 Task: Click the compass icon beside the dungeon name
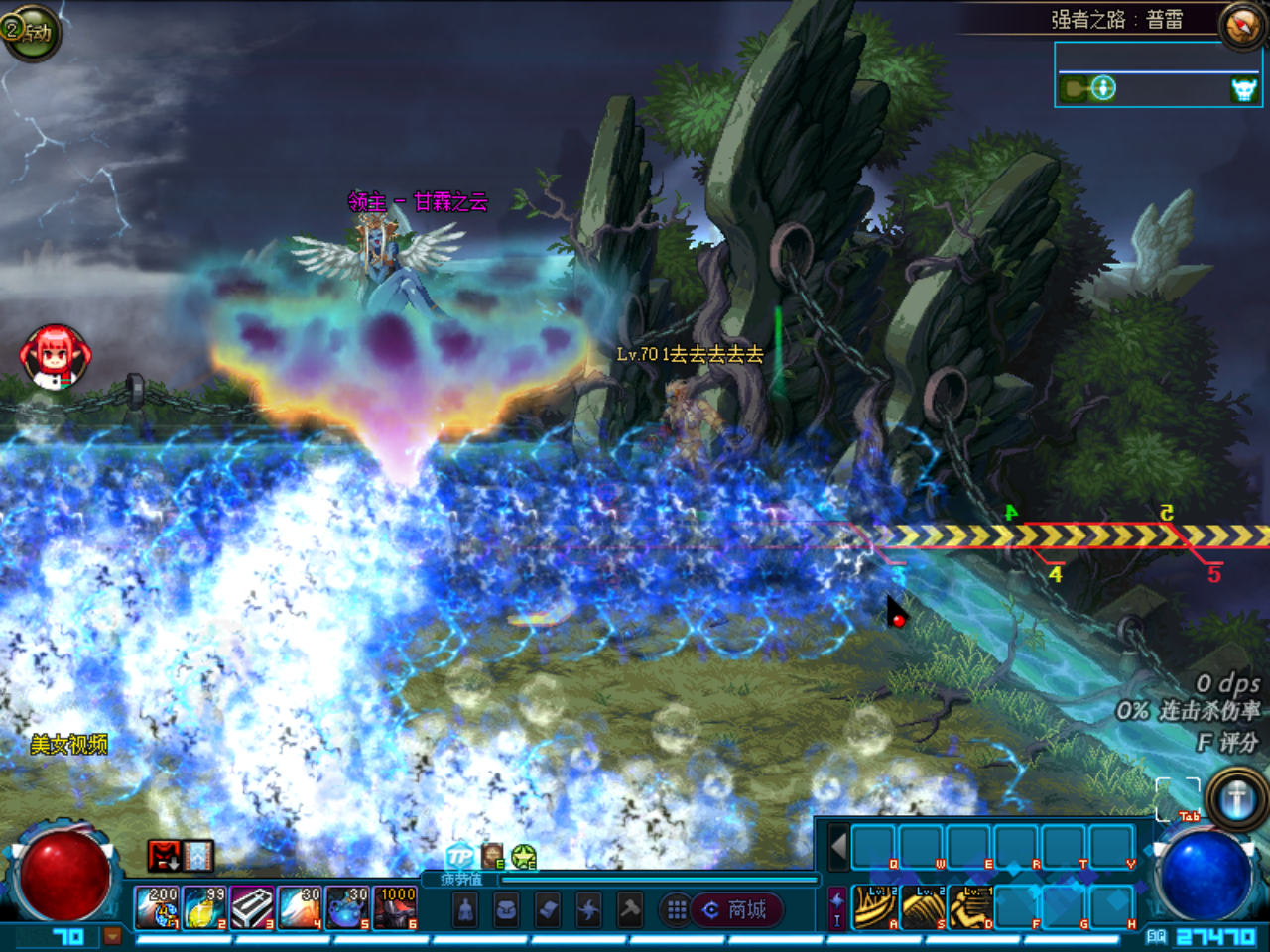point(1242,26)
